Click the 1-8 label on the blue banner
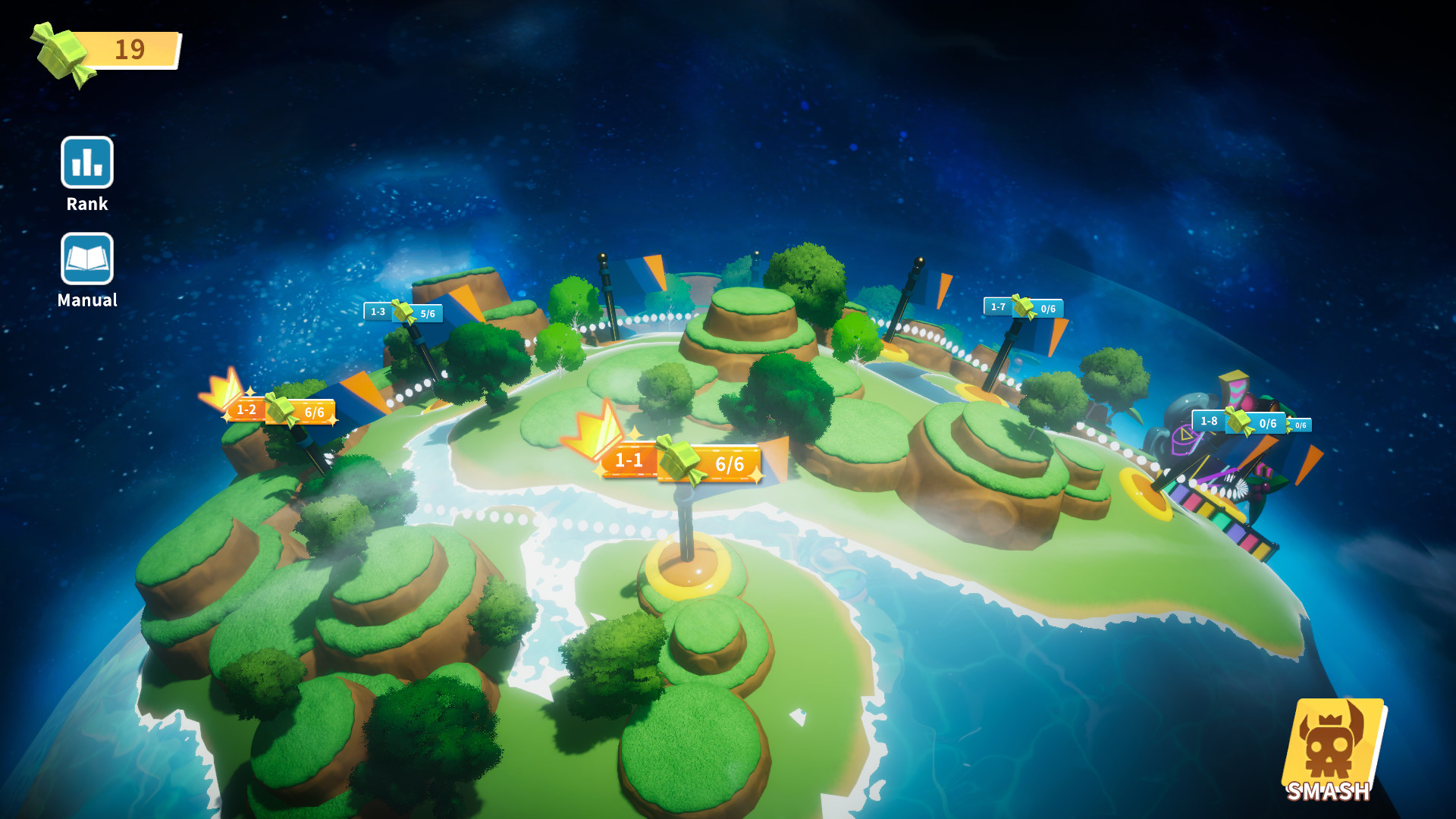 pyautogui.click(x=1211, y=419)
